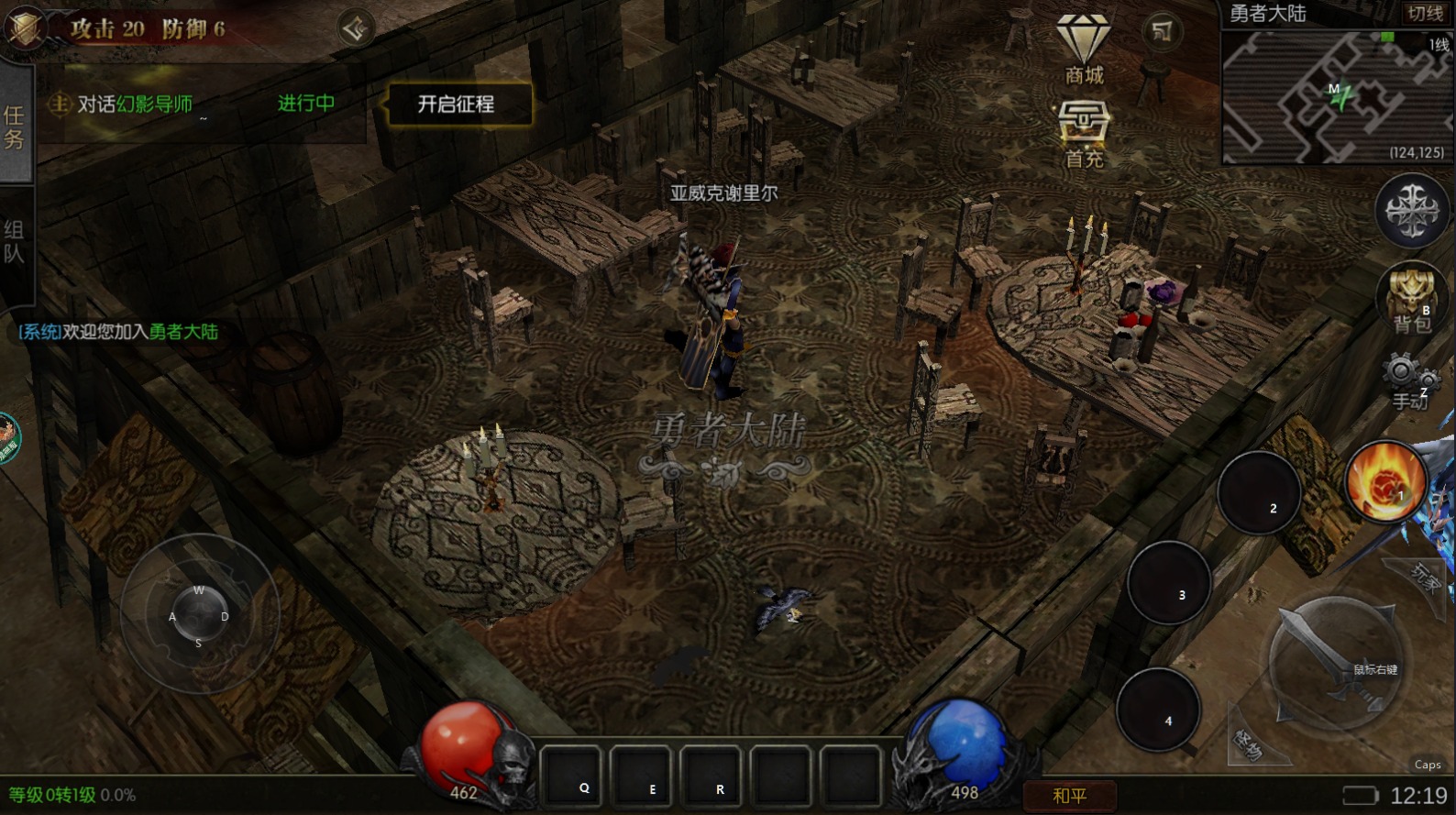This screenshot has width=1456, height=815.
Task: Click the 开启征程 quest button
Action: (457, 105)
